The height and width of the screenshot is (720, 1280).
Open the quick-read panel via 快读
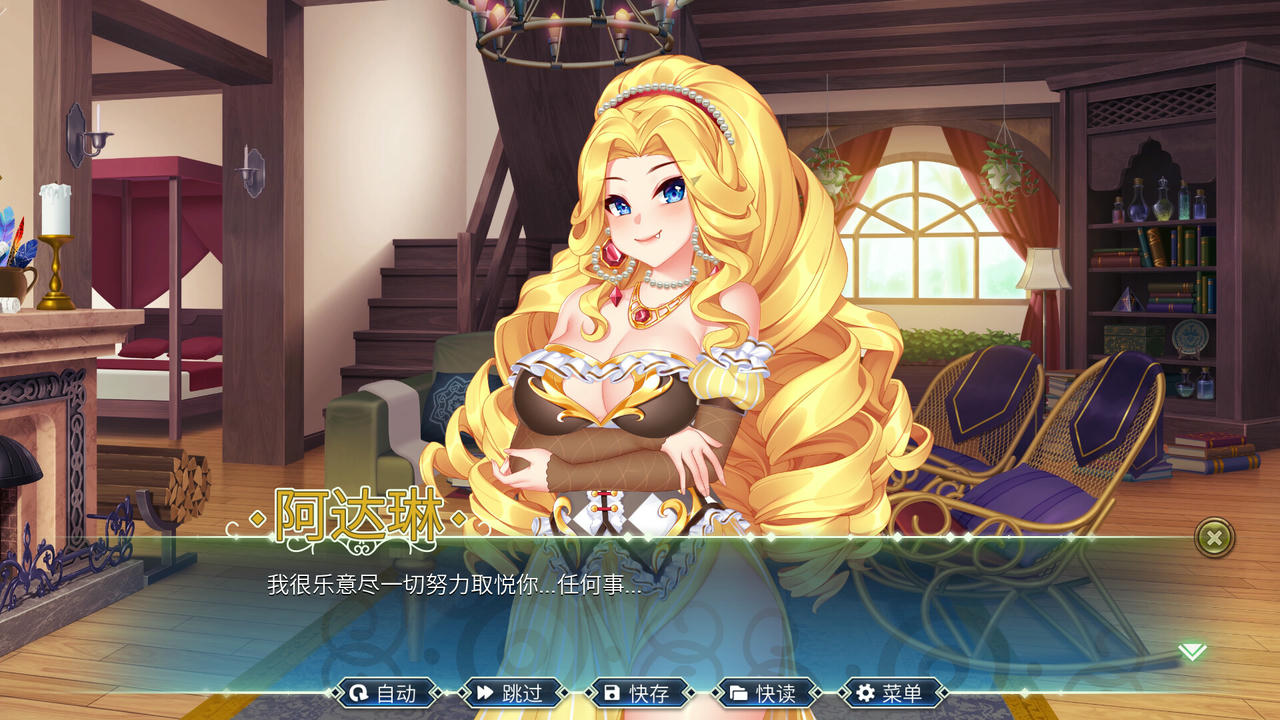pos(775,691)
